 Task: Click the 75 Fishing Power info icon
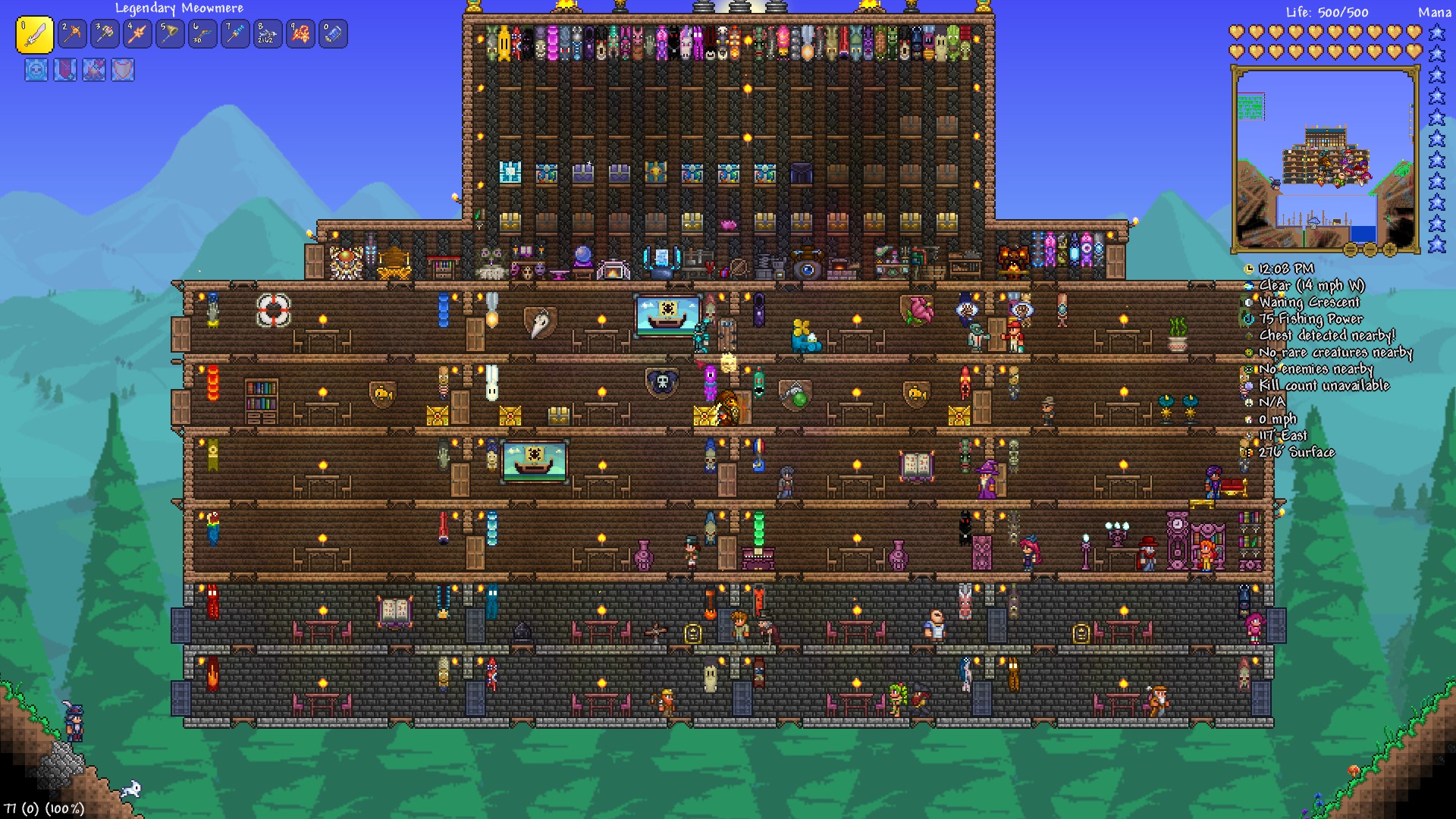tap(1248, 319)
